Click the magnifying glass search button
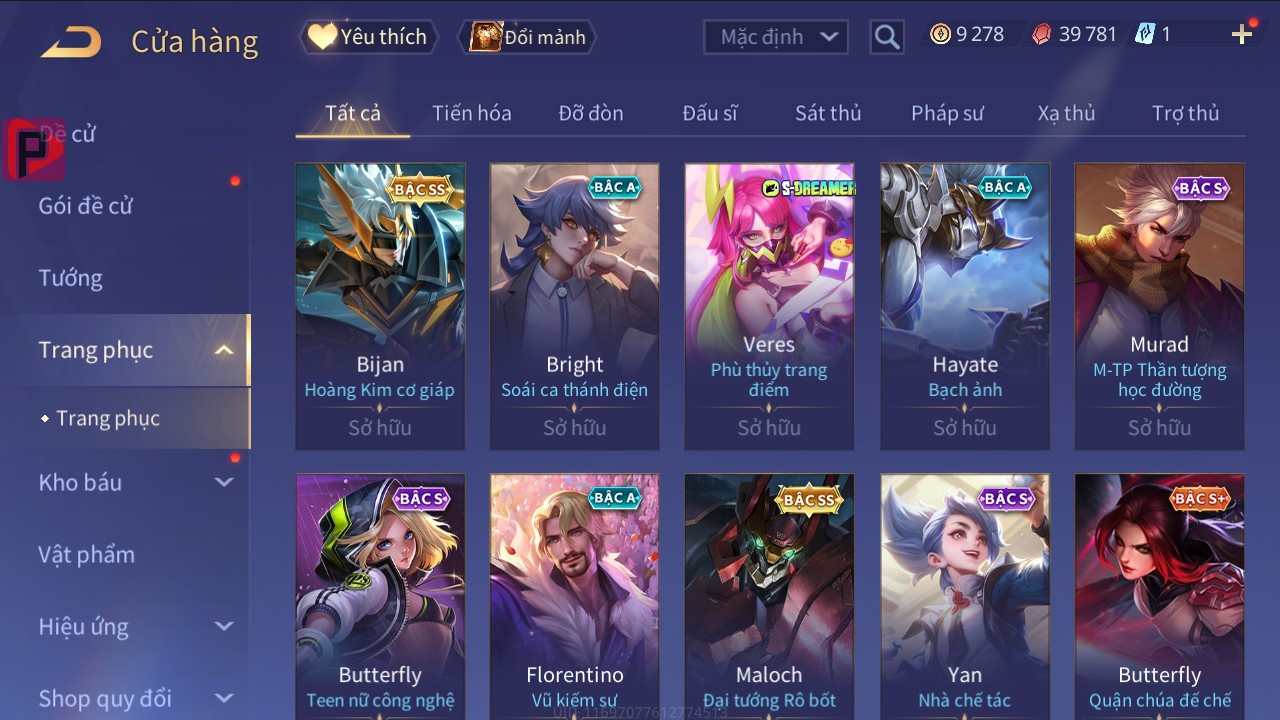The width and height of the screenshot is (1280, 720). 886,37
